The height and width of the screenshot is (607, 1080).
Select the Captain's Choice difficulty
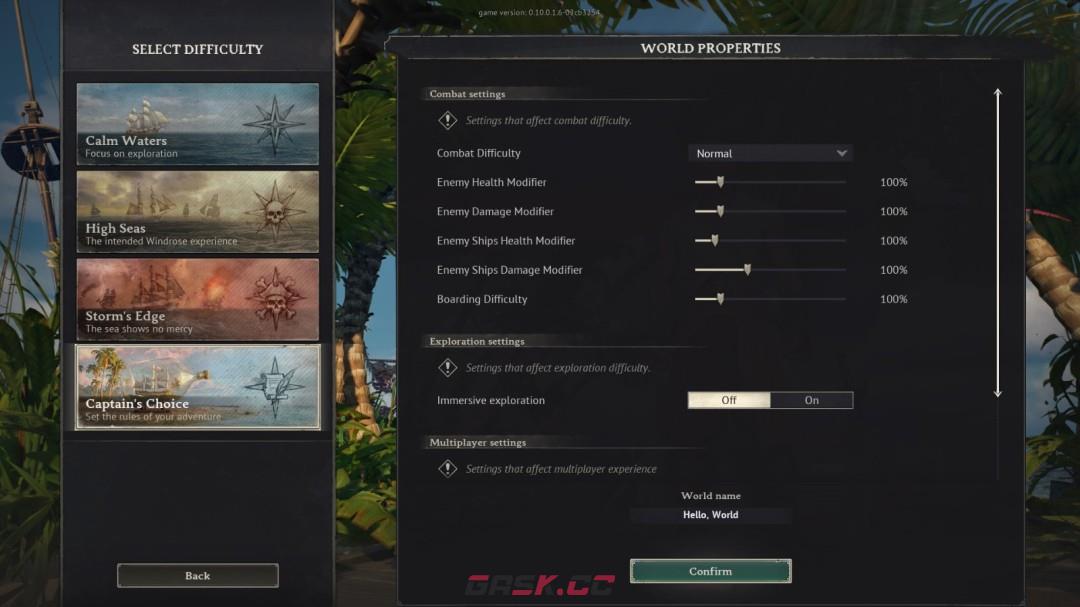click(x=197, y=386)
